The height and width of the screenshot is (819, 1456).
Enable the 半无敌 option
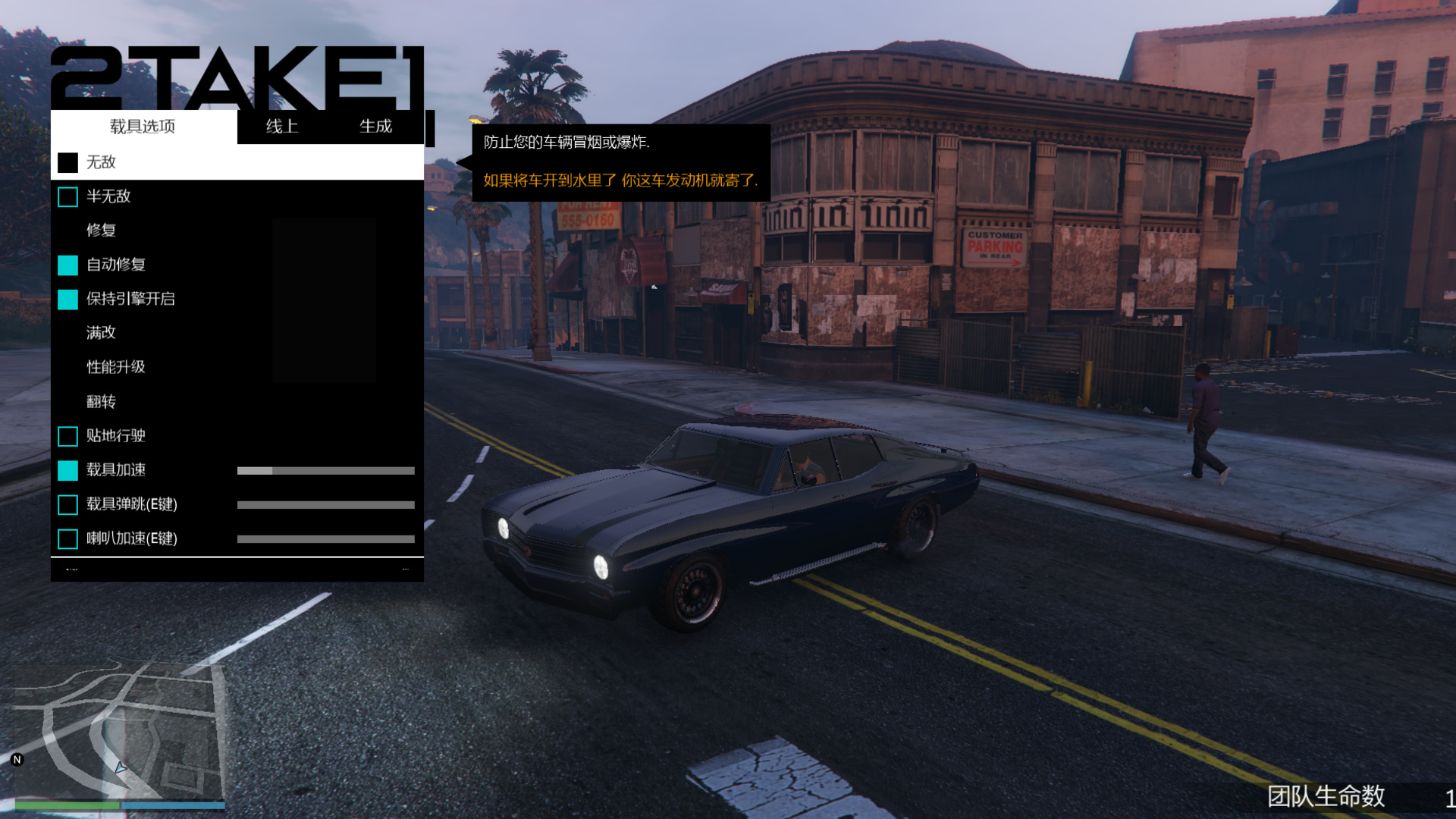[x=67, y=197]
